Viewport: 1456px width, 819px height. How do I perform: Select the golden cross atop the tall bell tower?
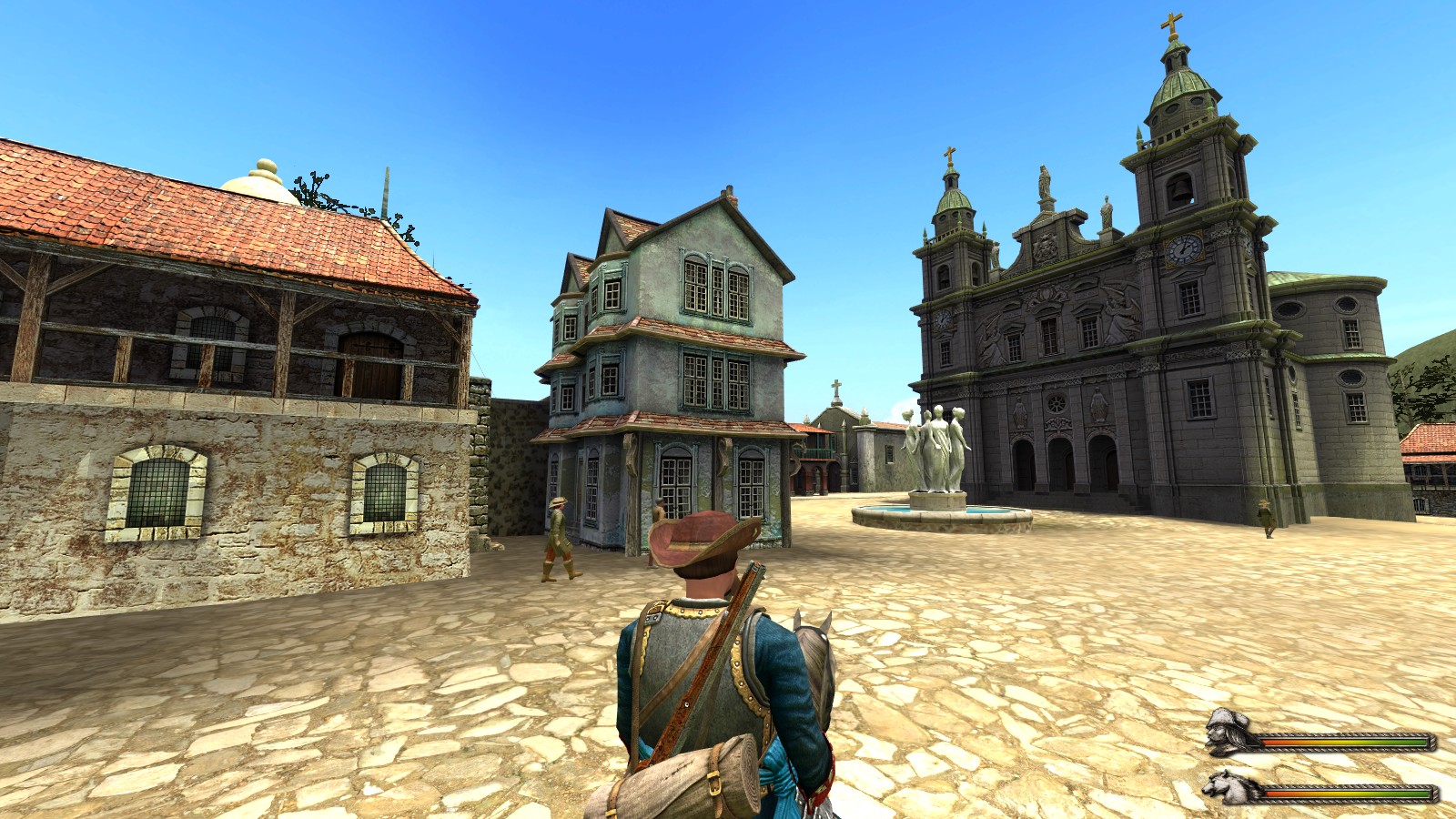click(x=1174, y=23)
